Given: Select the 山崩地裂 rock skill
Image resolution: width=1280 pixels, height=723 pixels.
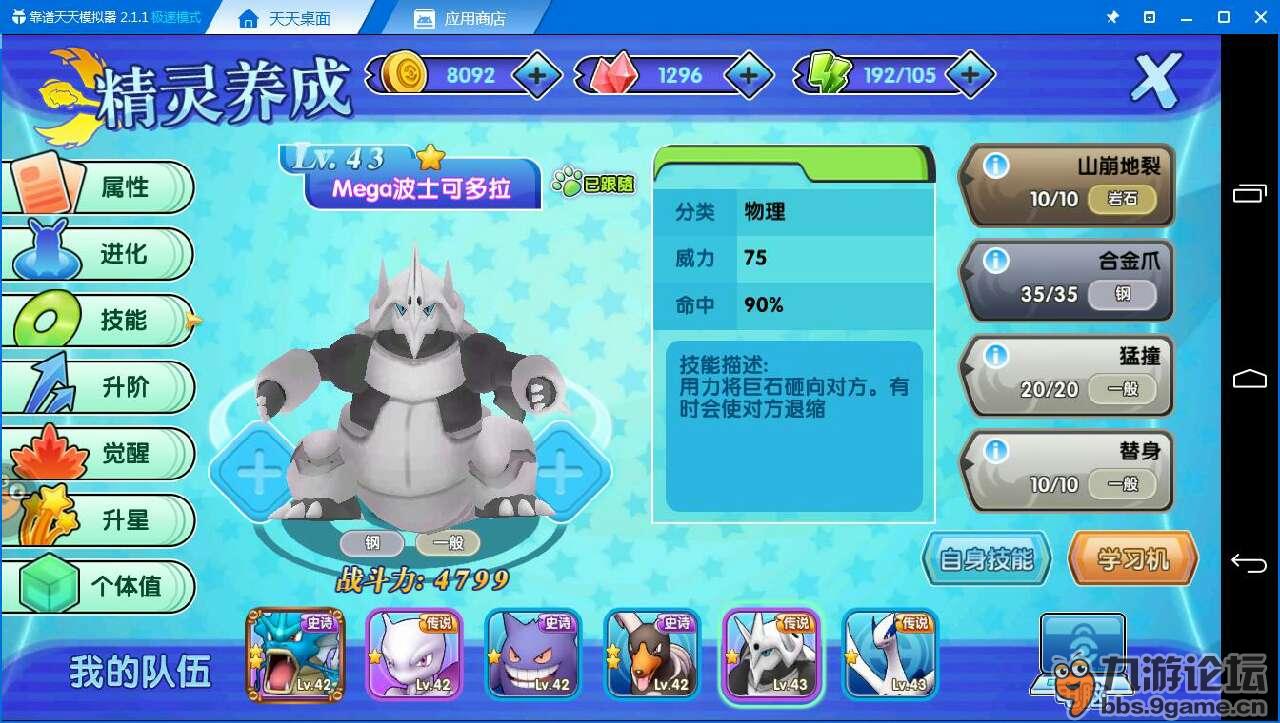Looking at the screenshot, I should [x=1068, y=183].
